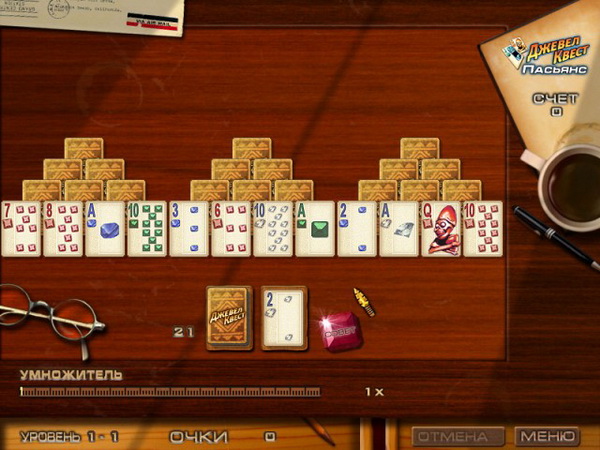Select the silver gem Ace card
This screenshot has height=450, width=600.
point(399,228)
